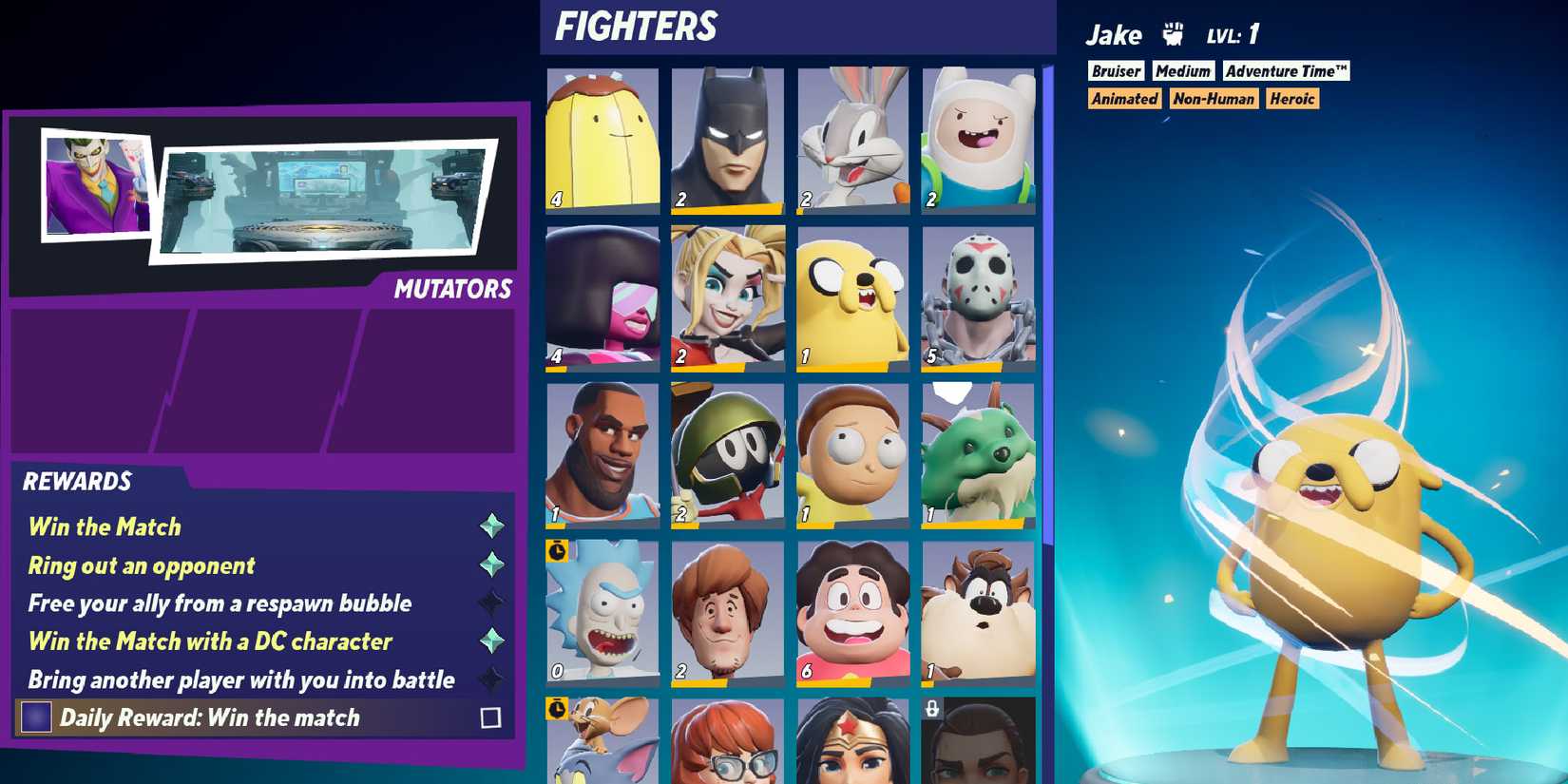Click the gem beside Bring another player into battle
This screenshot has height=784, width=1568.
tap(493, 679)
